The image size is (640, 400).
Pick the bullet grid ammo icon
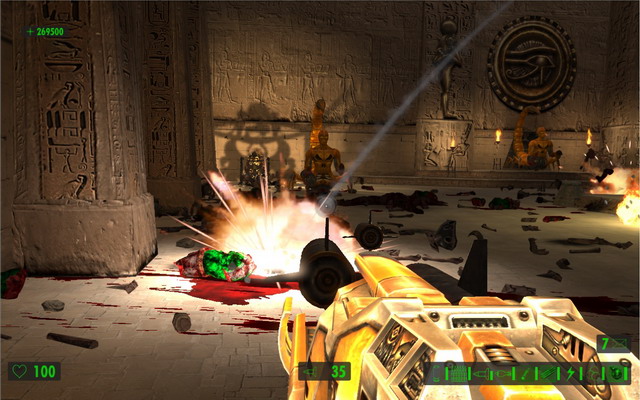[458, 374]
